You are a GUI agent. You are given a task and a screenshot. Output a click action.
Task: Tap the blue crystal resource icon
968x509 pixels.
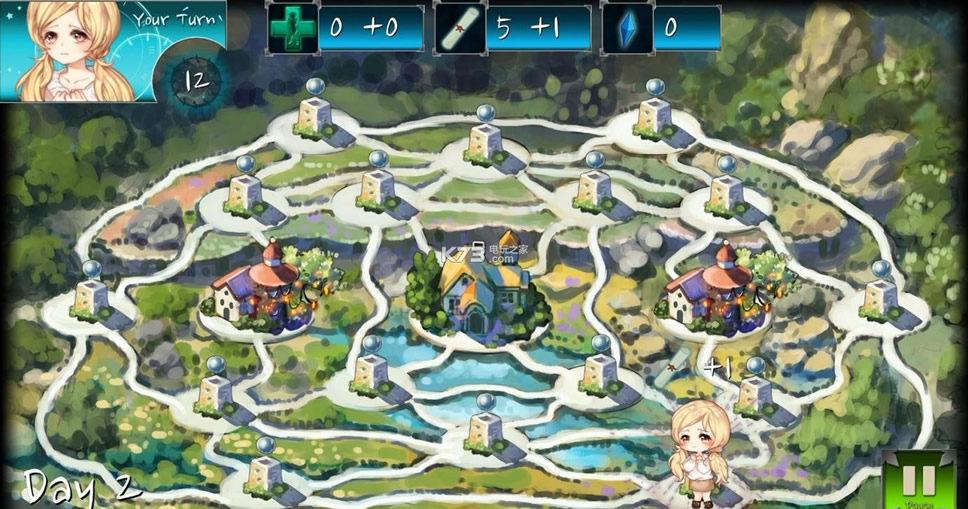(x=627, y=28)
